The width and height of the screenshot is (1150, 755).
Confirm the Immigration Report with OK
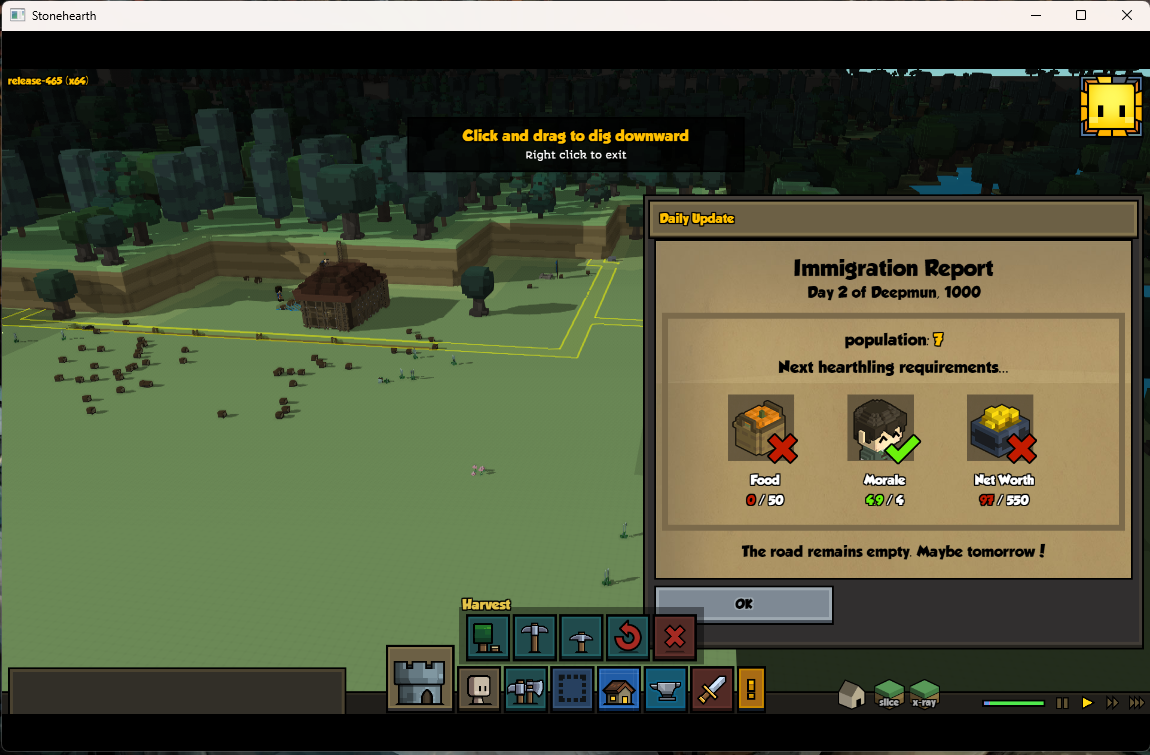(x=743, y=604)
